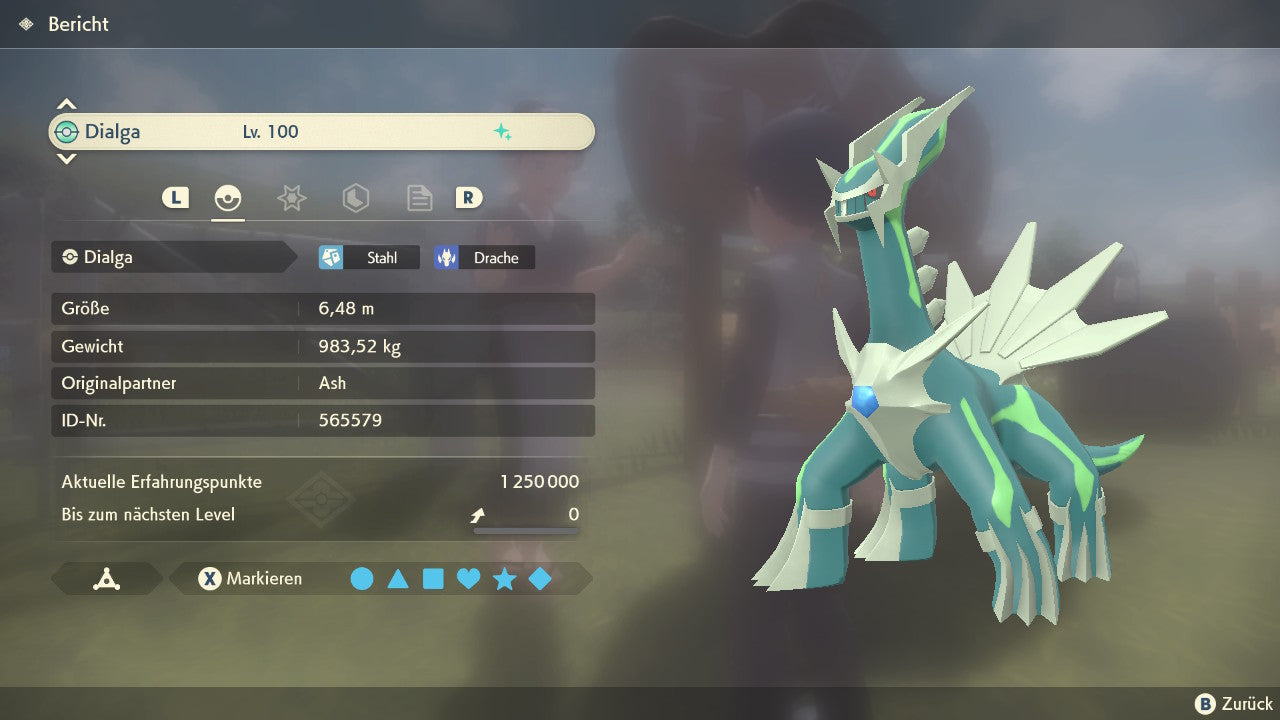
Task: Toggle the diamond marking
Action: click(x=540, y=579)
